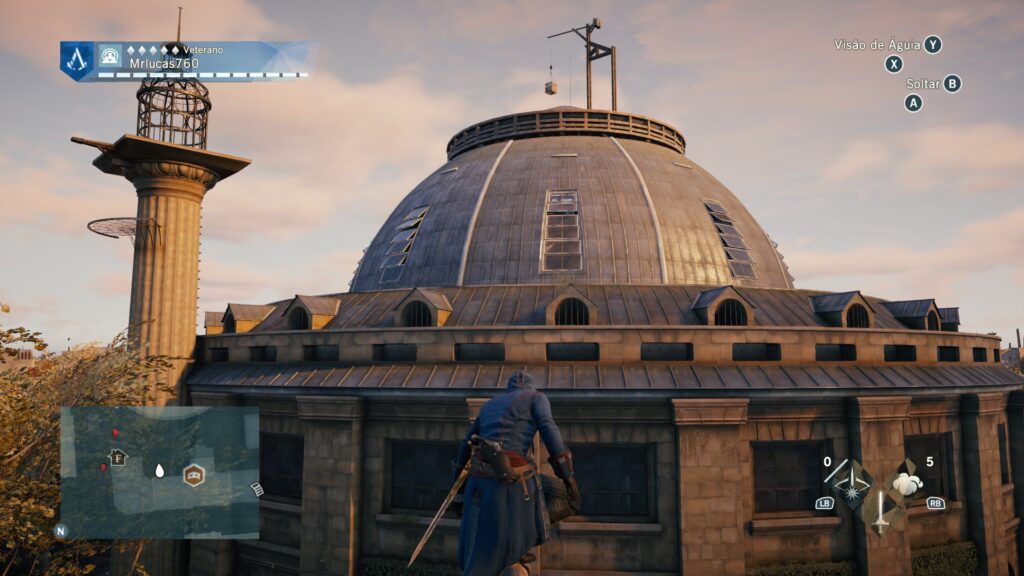Image resolution: width=1024 pixels, height=576 pixels.
Task: Click the brown hexagon mission marker on minimap
Action: tap(193, 475)
